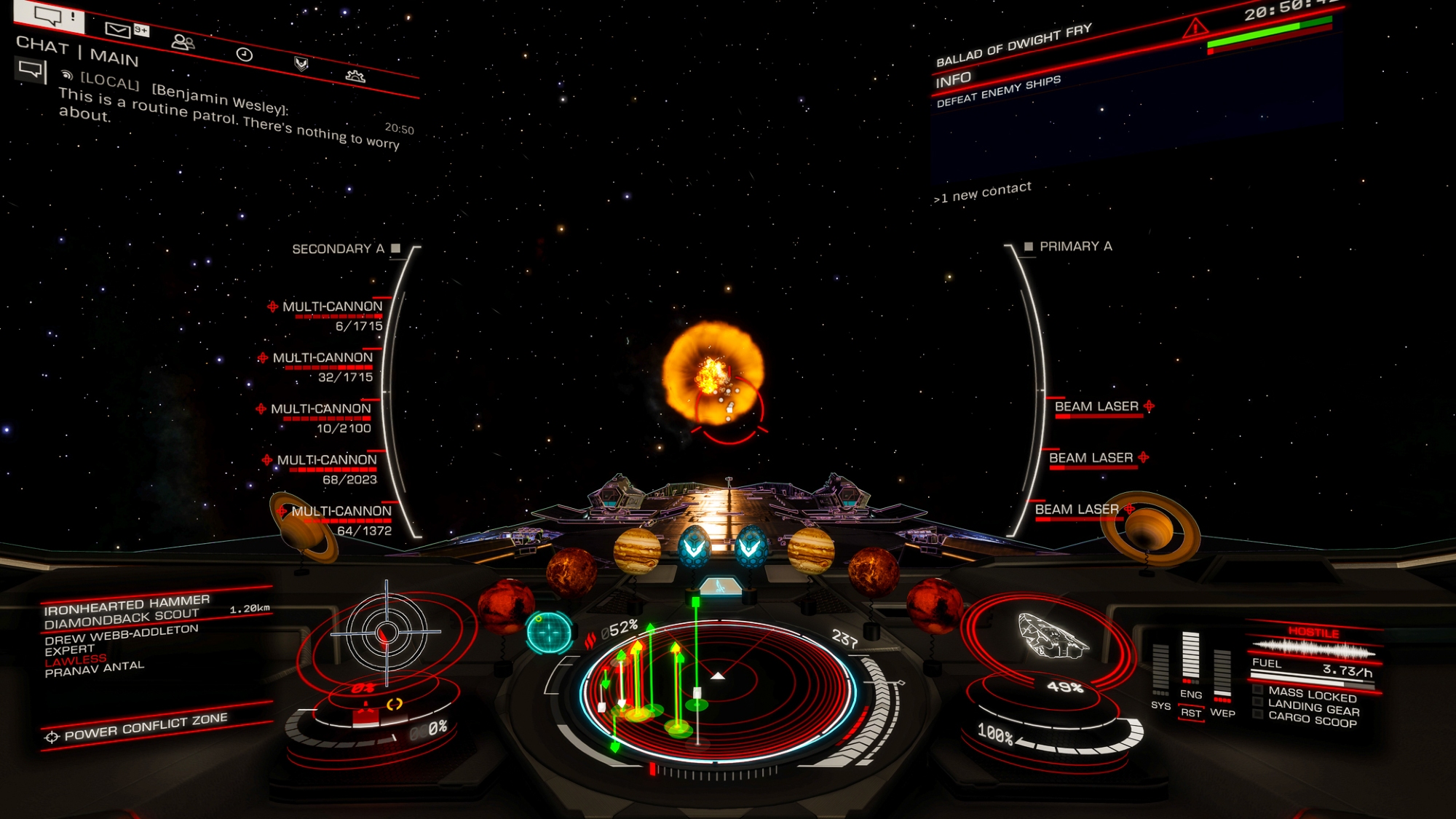Image resolution: width=1456 pixels, height=819 pixels.
Task: Open the friends and social tab
Action: coord(182,42)
